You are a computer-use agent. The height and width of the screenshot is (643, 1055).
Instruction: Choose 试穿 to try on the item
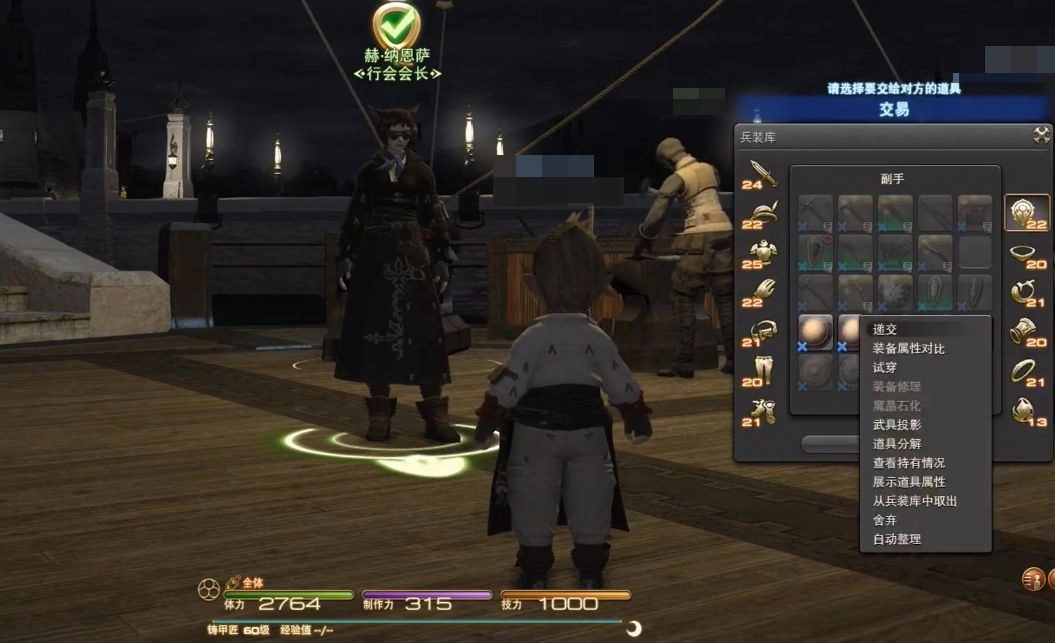click(885, 367)
